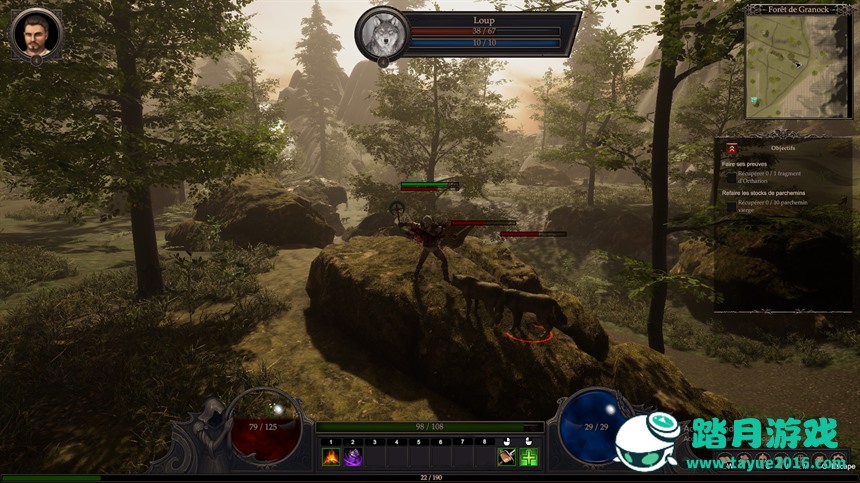The width and height of the screenshot is (860, 483).
Task: Cast the purple swirl spell in slot 2
Action: [x=352, y=457]
